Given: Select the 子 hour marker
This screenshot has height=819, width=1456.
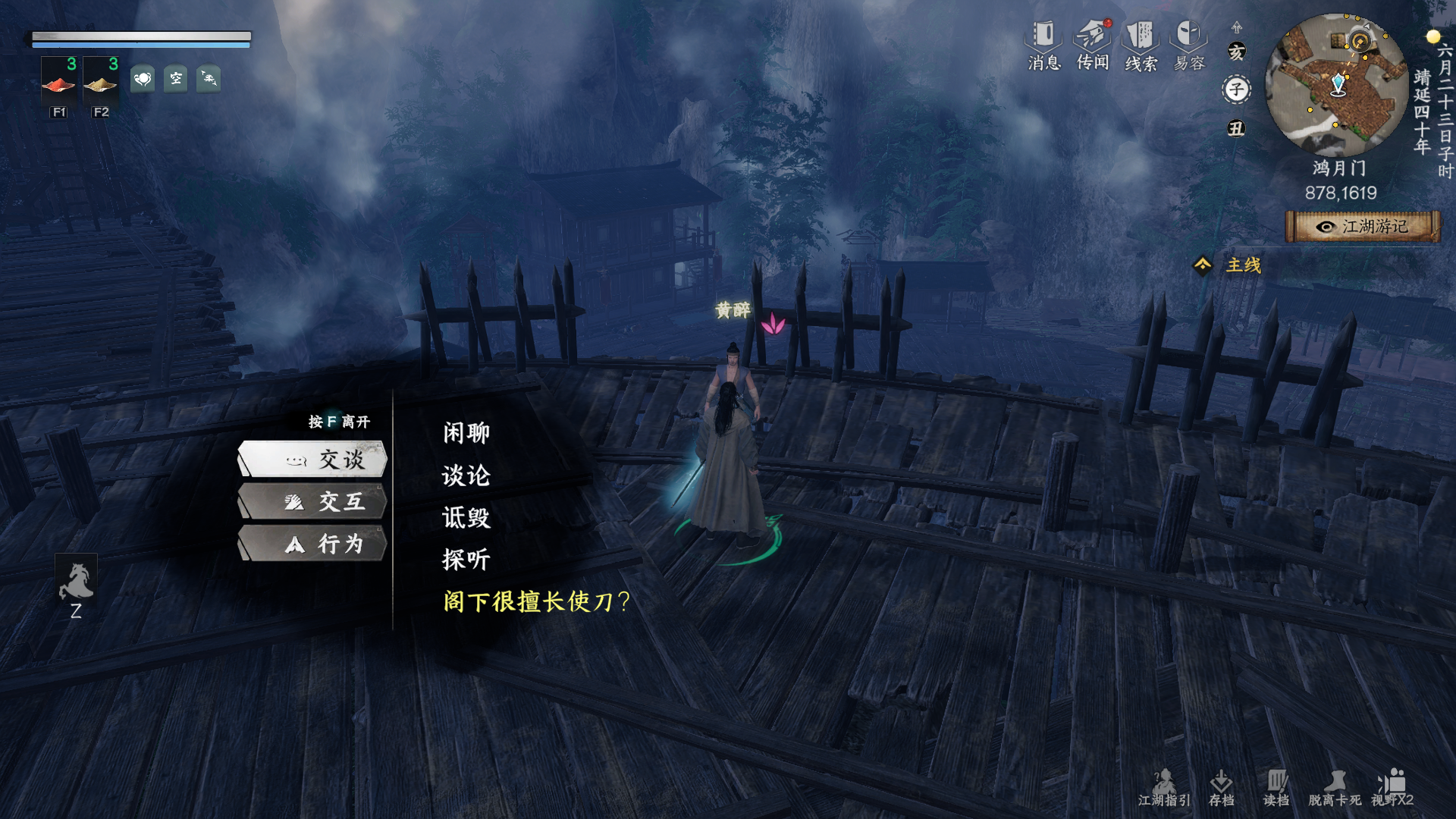Looking at the screenshot, I should coord(1235,89).
